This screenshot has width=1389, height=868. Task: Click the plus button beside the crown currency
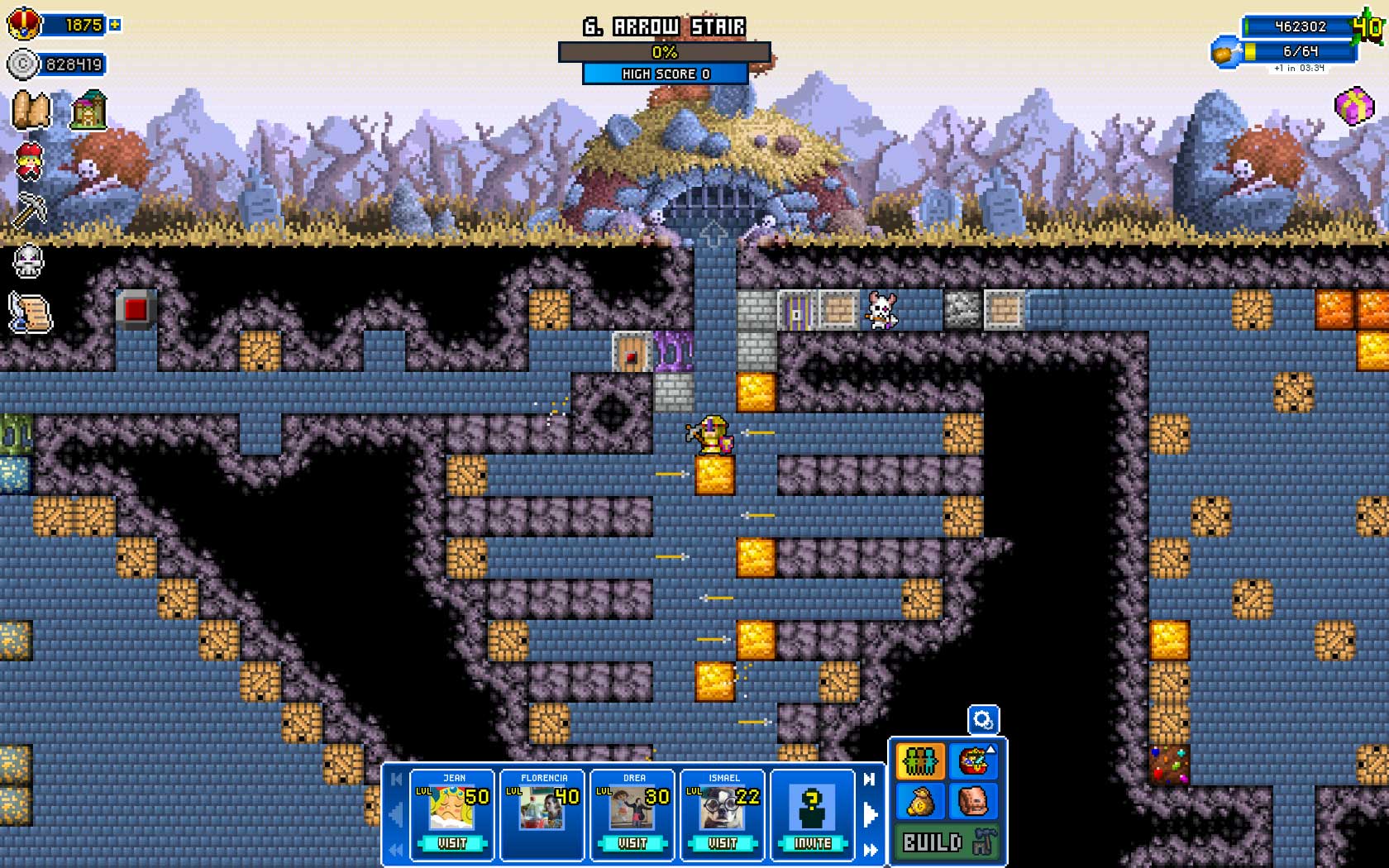[115, 25]
